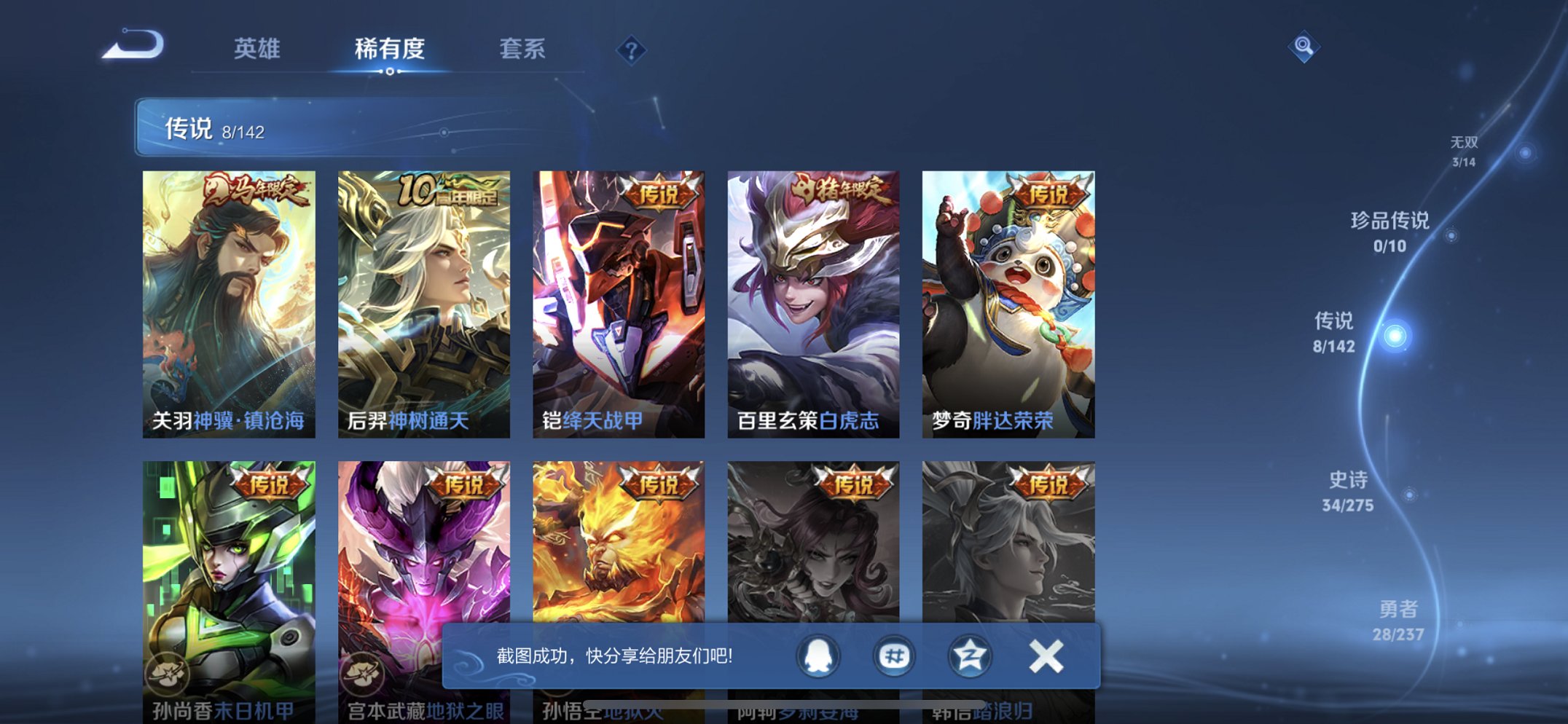1568x724 pixels.
Task: Open the 套系 tab
Action: point(522,50)
